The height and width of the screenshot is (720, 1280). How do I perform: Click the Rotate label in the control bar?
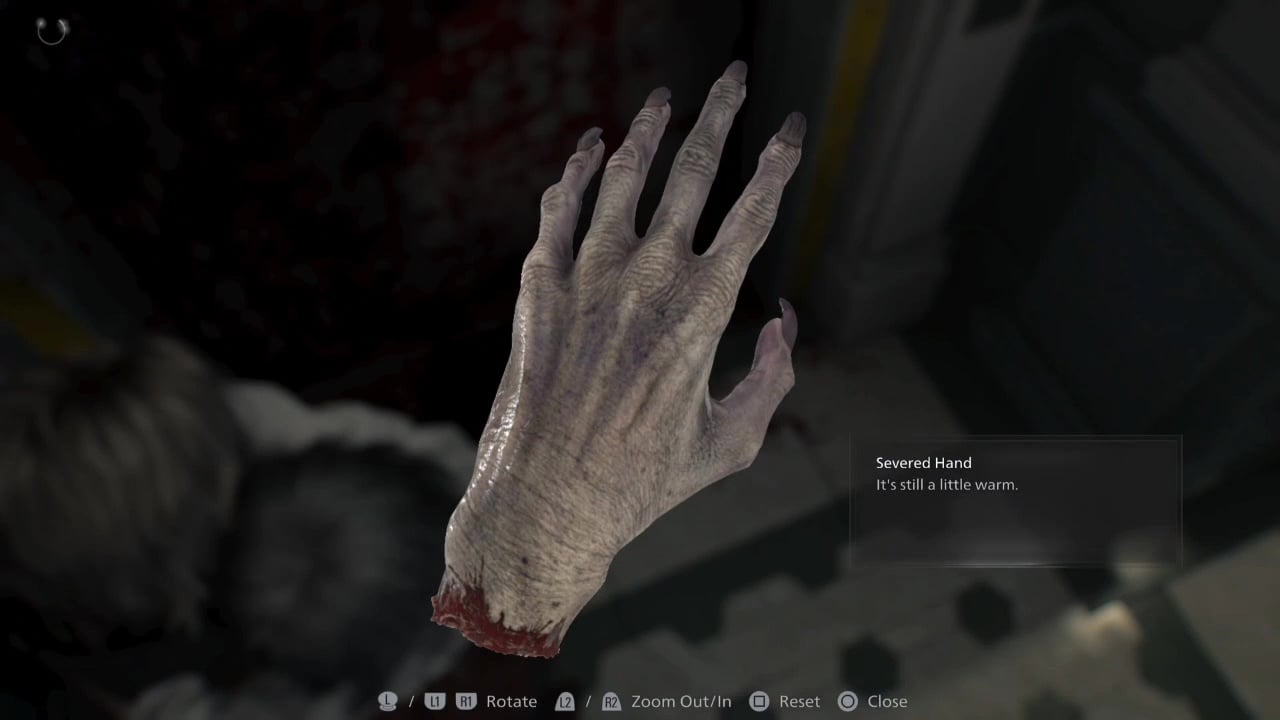(x=510, y=701)
